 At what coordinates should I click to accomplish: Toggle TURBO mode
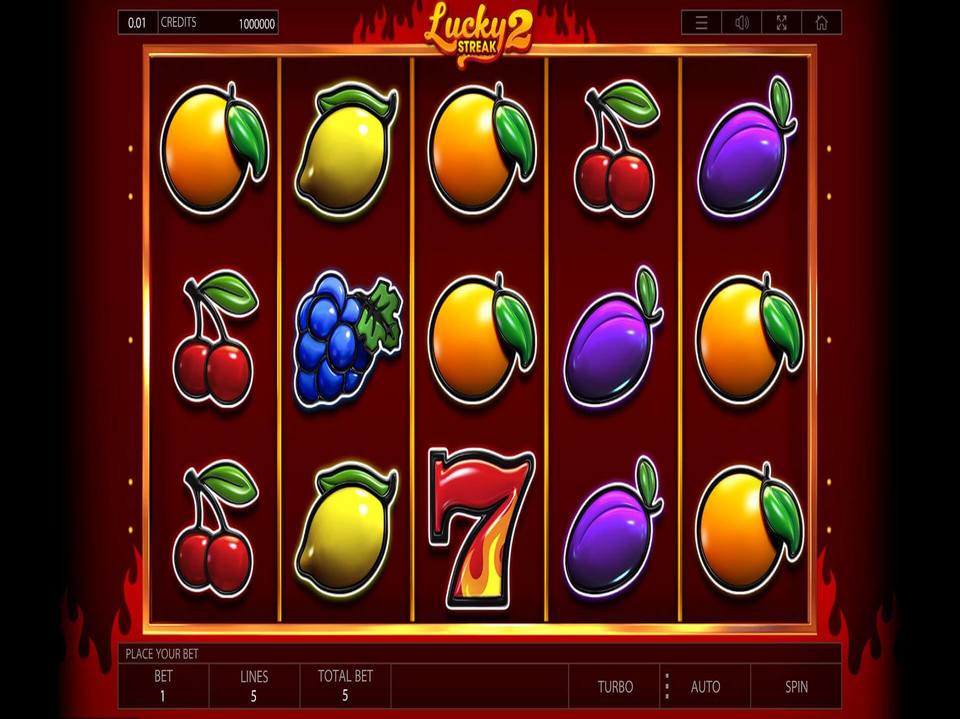click(615, 686)
